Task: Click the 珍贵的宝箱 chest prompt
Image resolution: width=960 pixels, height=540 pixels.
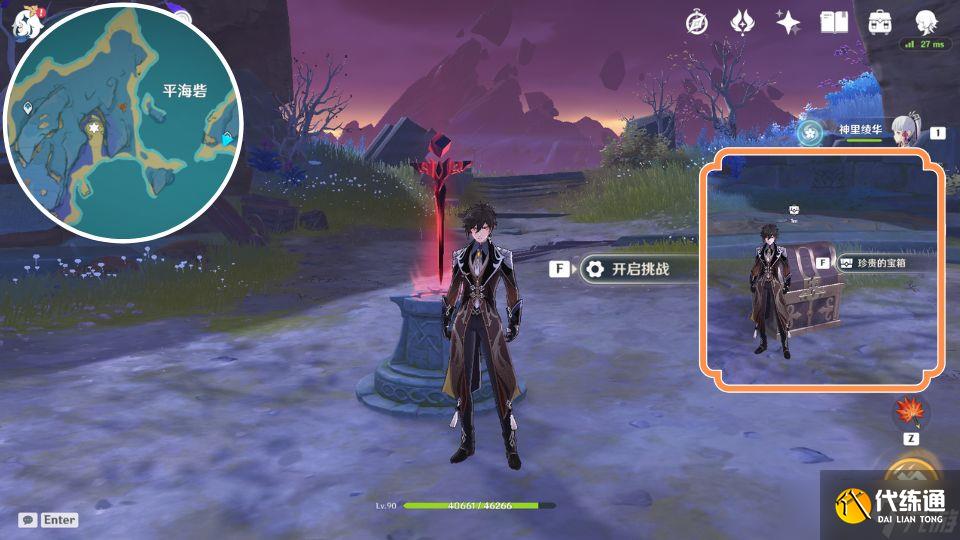Action: click(878, 262)
